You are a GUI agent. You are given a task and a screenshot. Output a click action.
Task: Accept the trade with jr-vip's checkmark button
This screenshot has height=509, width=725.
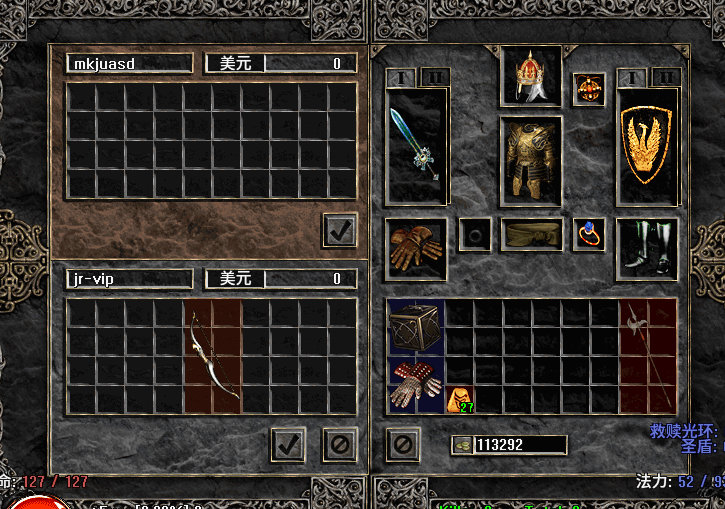288,444
